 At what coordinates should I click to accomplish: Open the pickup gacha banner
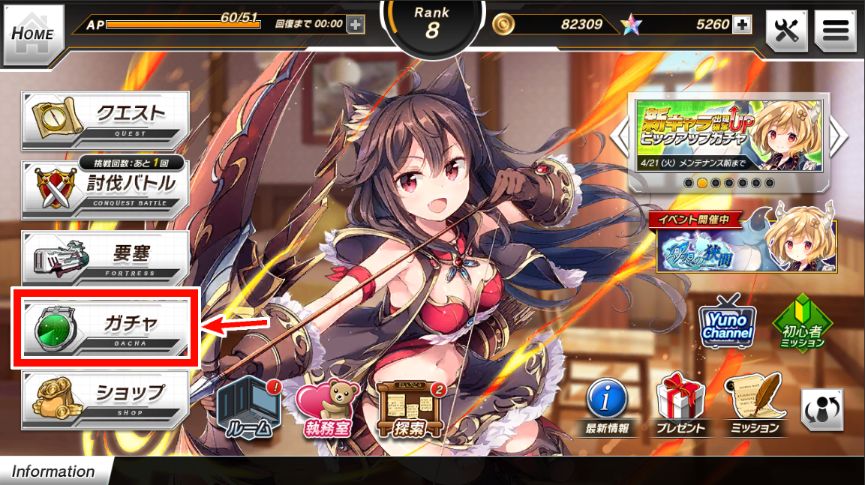coord(728,135)
